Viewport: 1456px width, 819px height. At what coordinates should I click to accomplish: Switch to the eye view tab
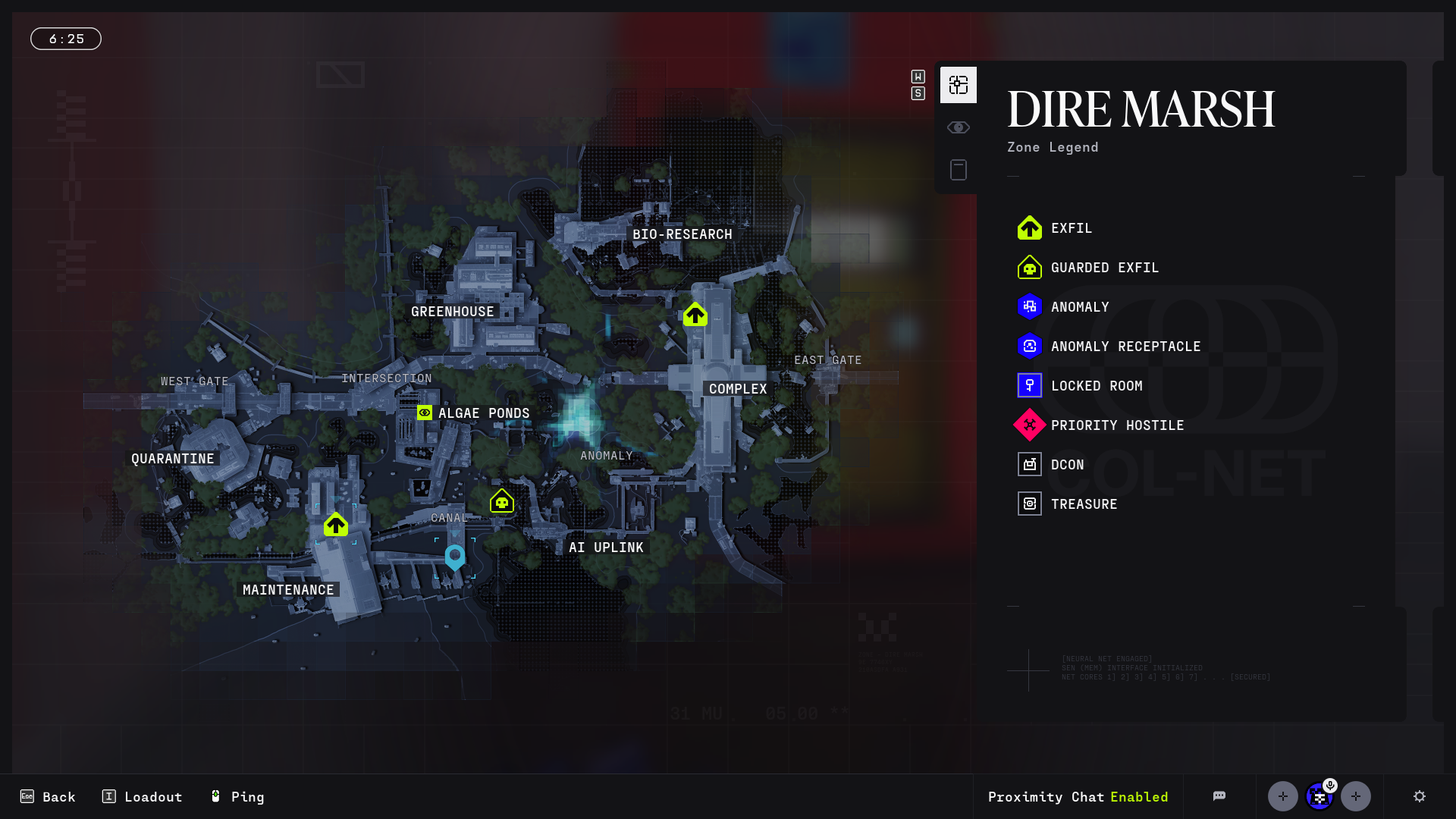(959, 127)
